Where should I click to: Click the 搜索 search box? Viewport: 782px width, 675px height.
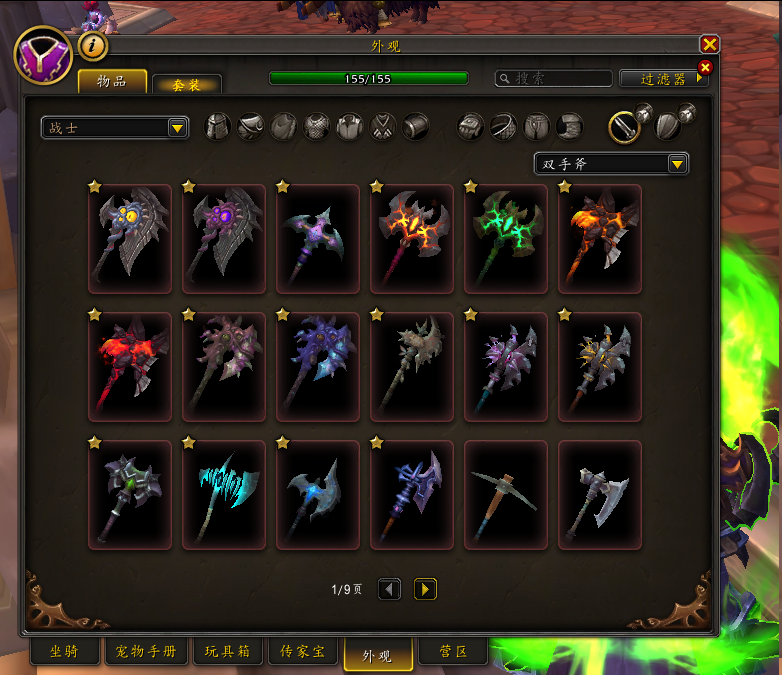point(555,78)
